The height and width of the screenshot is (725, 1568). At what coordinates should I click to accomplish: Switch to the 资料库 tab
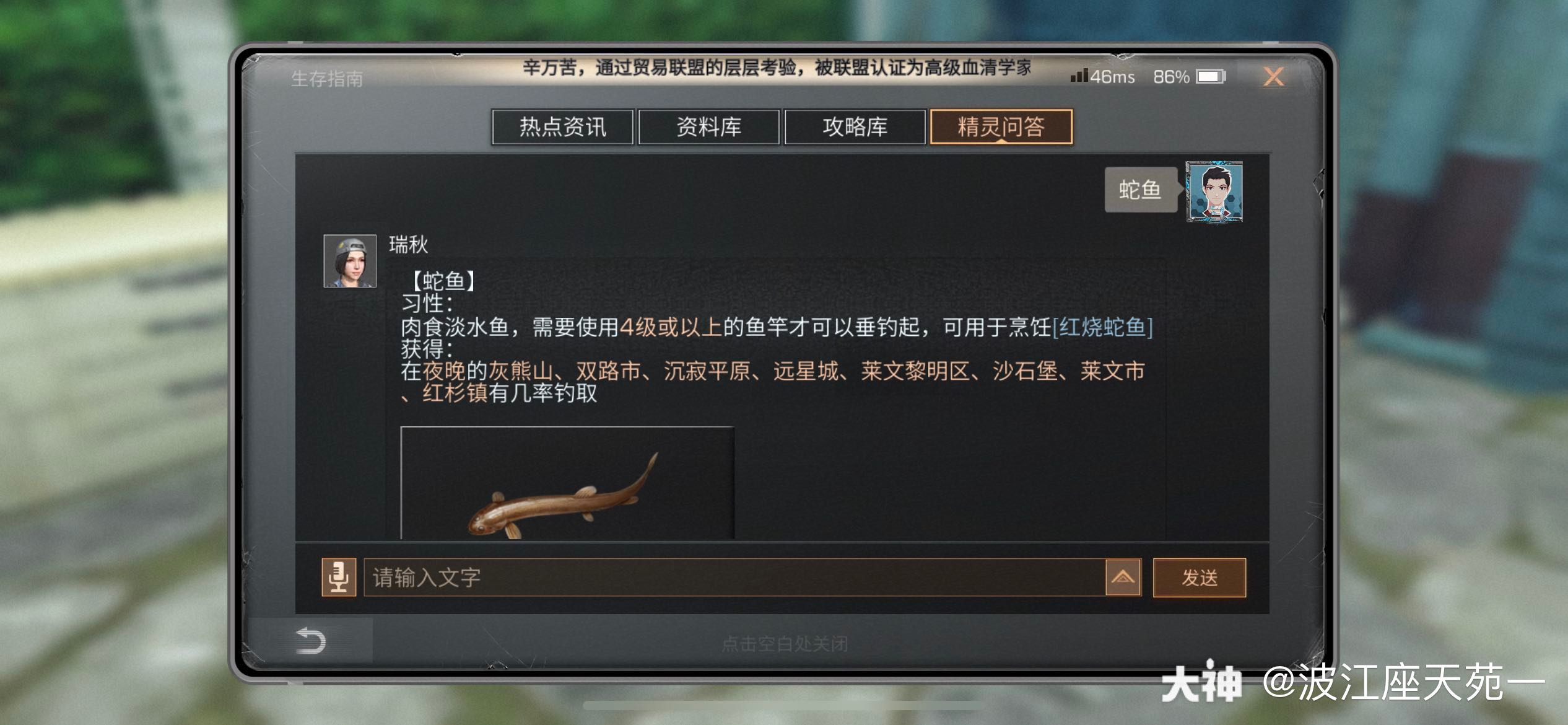(x=709, y=127)
